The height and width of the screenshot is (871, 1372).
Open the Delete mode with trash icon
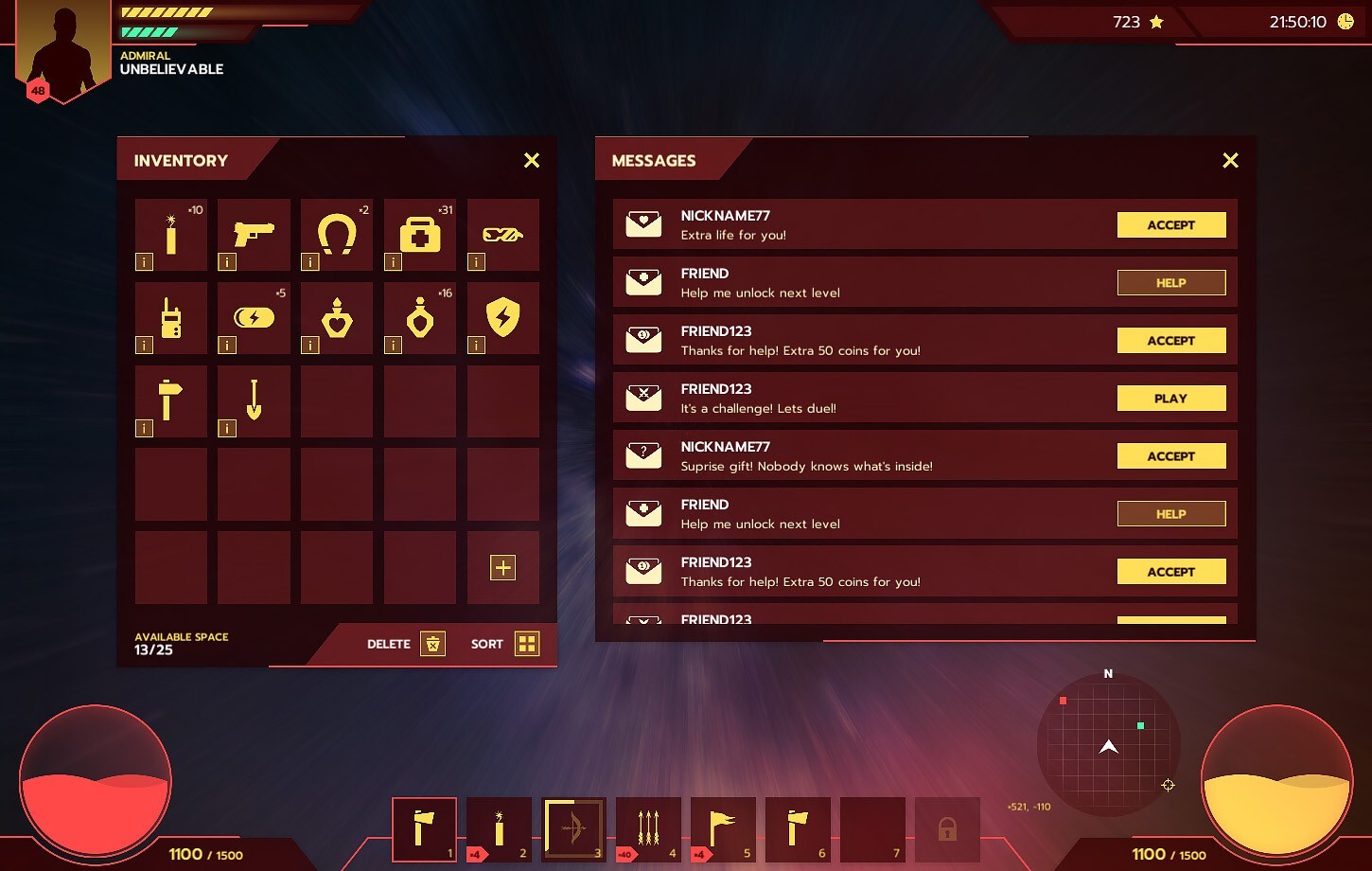(433, 643)
